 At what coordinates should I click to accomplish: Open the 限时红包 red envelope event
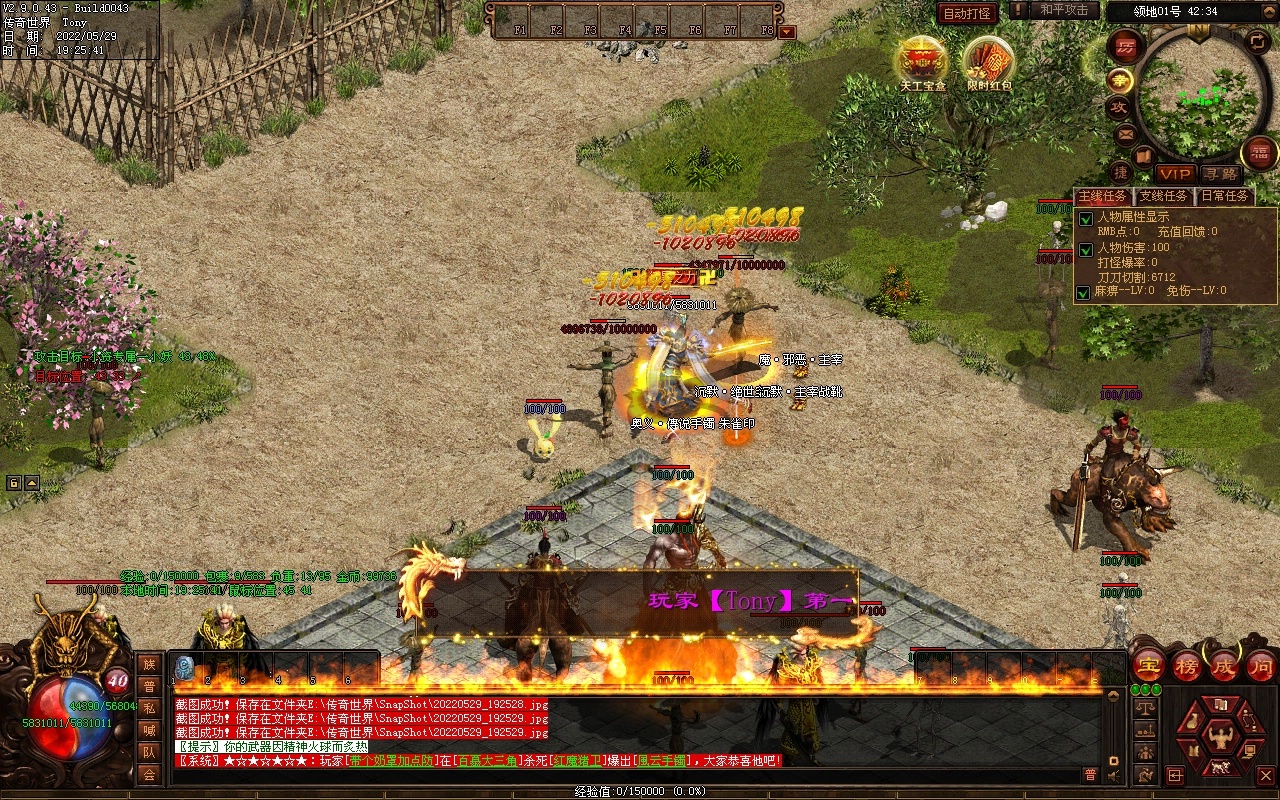pos(989,62)
